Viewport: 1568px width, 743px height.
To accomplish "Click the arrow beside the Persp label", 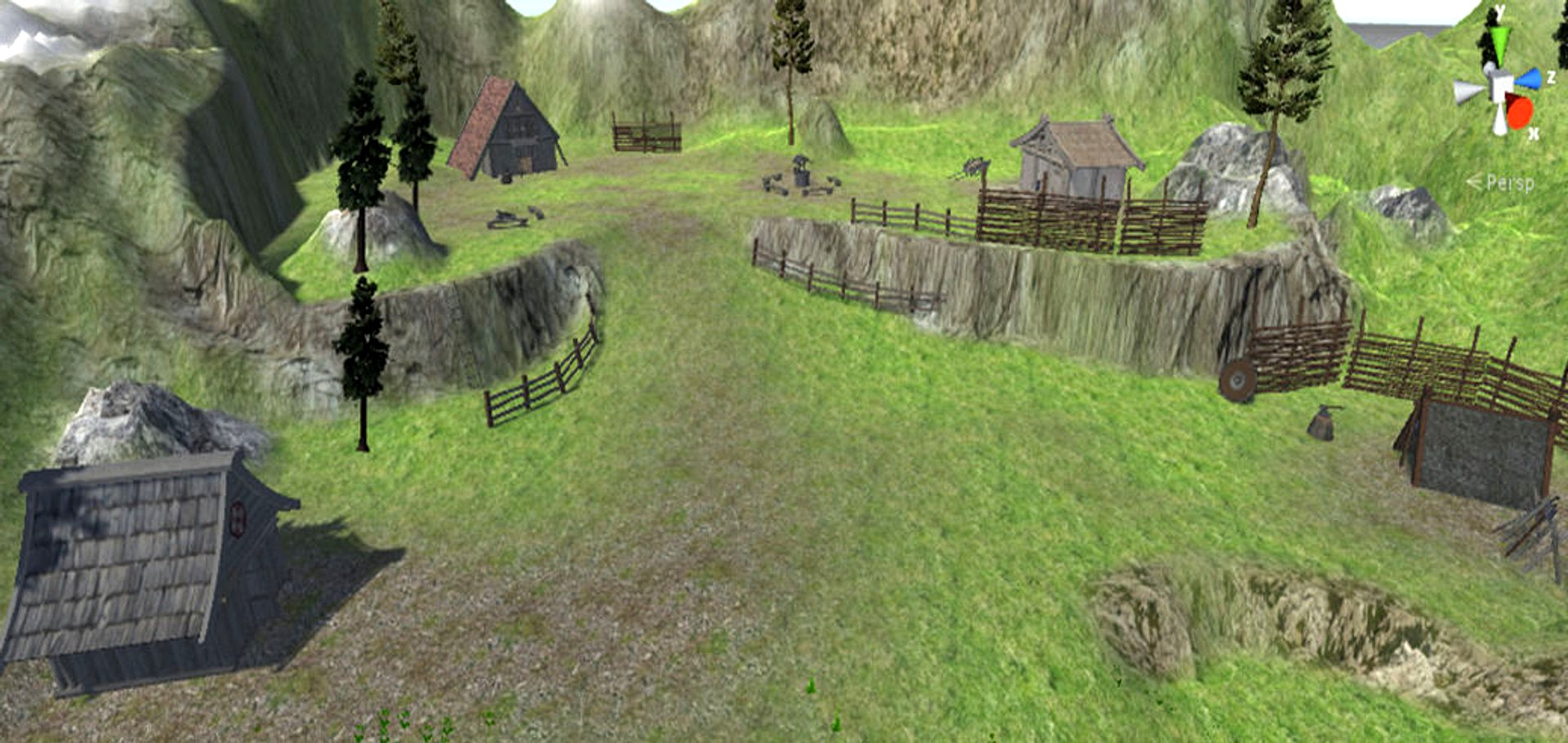I will pos(1472,182).
